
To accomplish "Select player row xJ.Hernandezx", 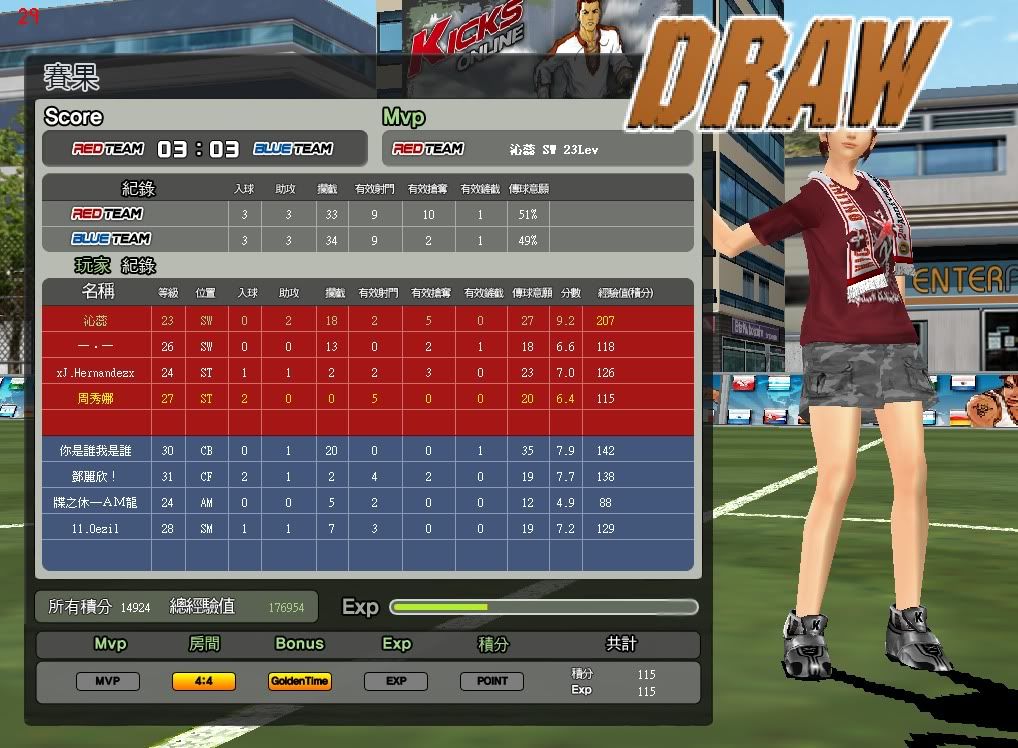I will [368, 373].
